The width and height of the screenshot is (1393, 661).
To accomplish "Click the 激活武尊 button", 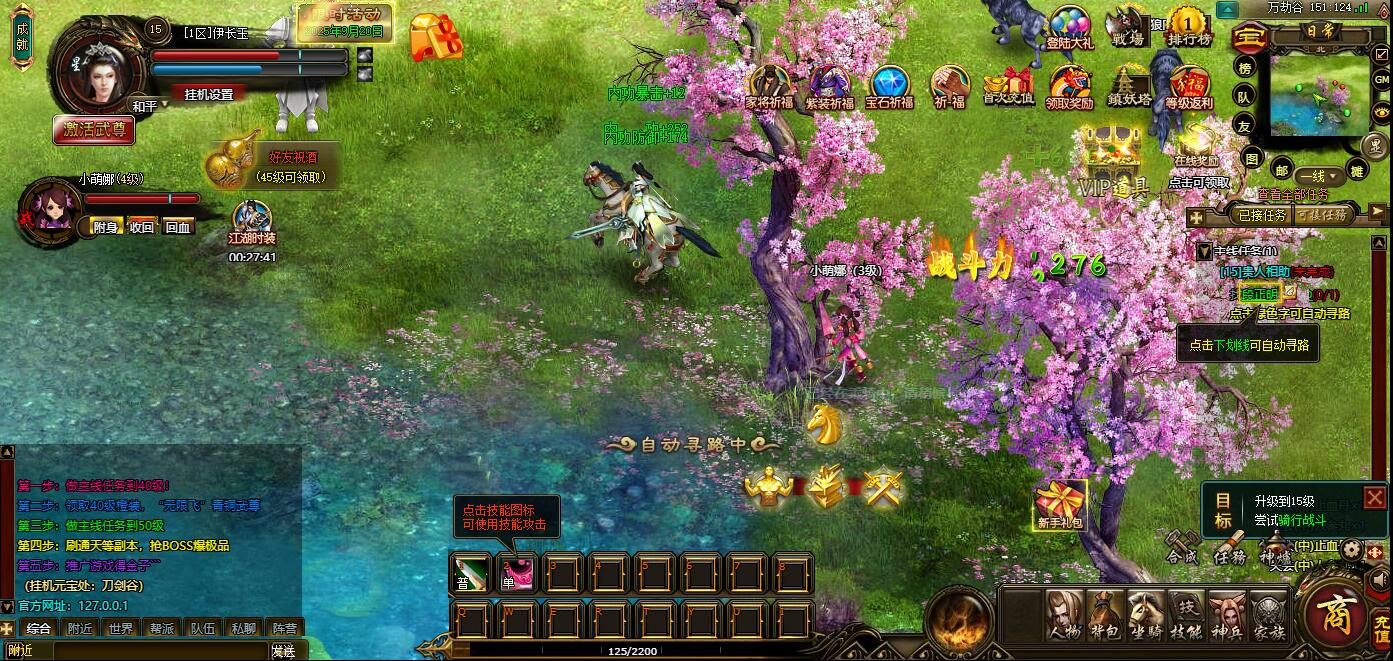I will pyautogui.click(x=93, y=129).
